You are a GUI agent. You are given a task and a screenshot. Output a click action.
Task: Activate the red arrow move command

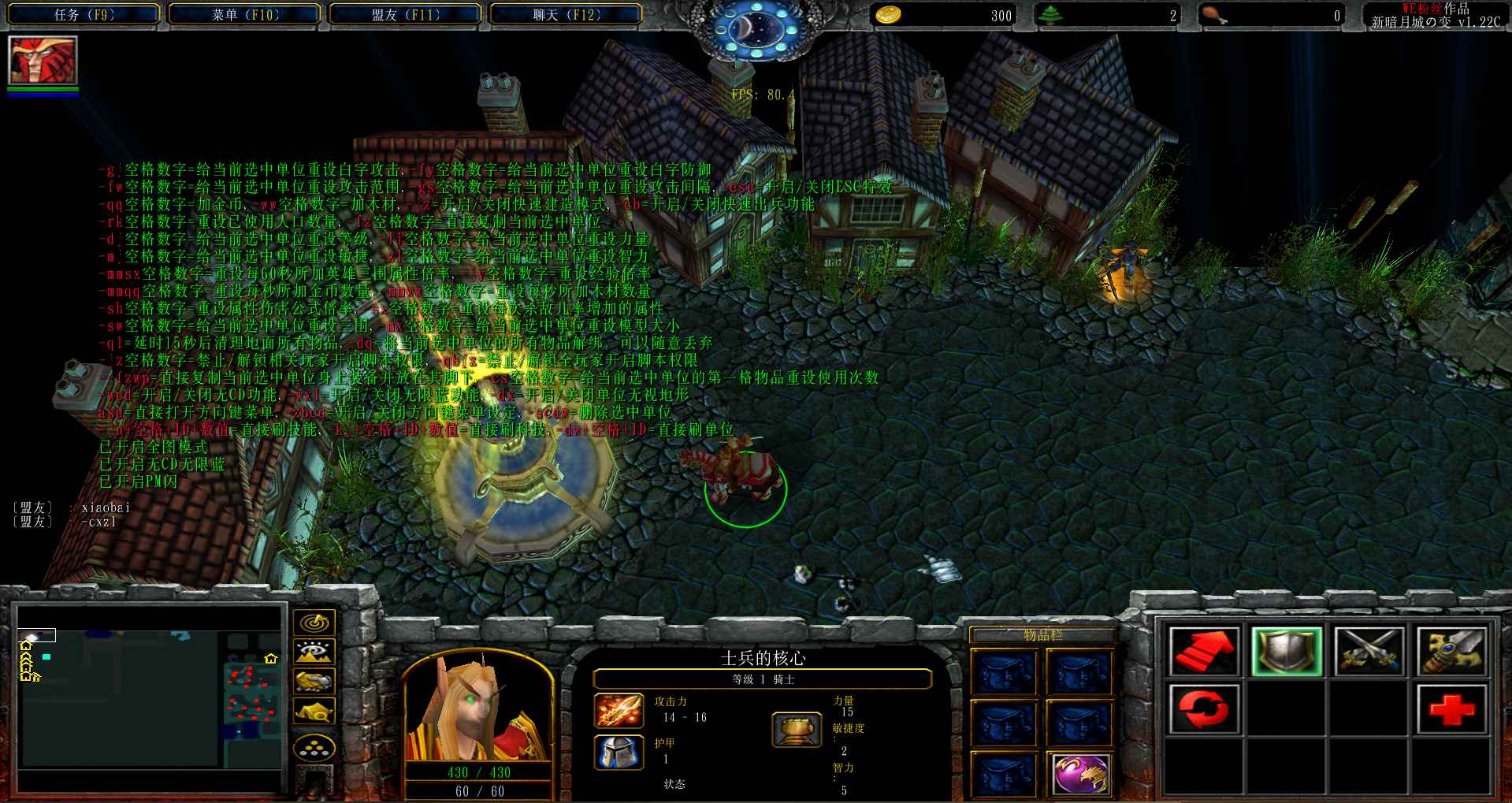point(1204,652)
